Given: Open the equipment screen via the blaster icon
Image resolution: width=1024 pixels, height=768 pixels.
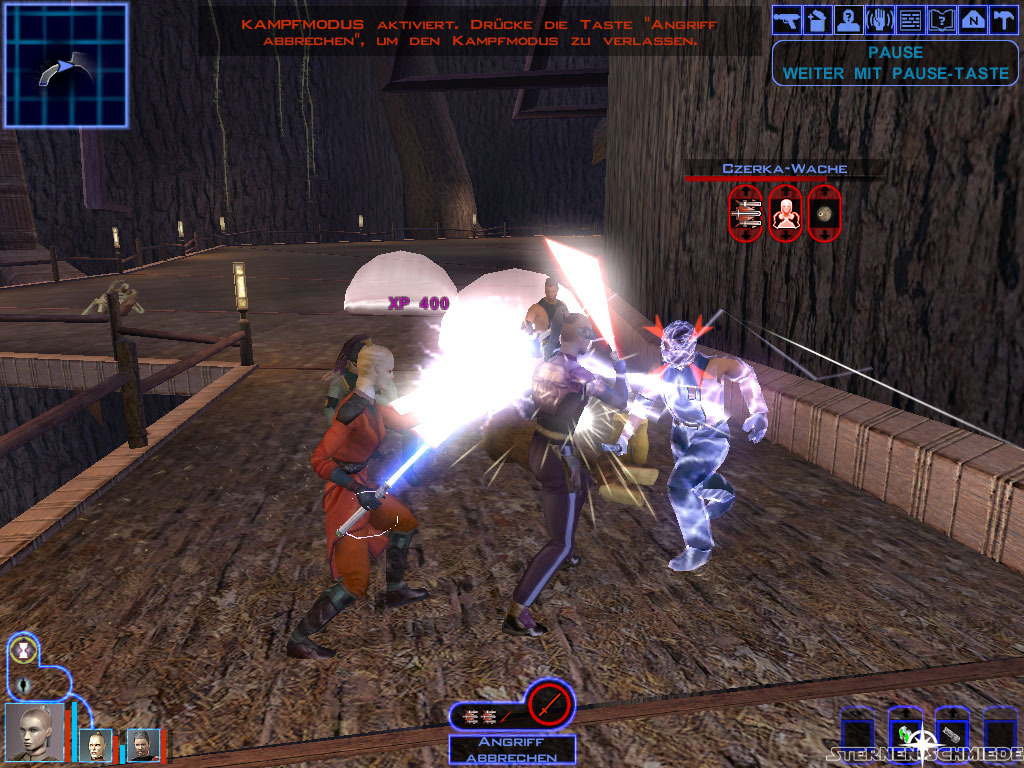Looking at the screenshot, I should pyautogui.click(x=787, y=19).
